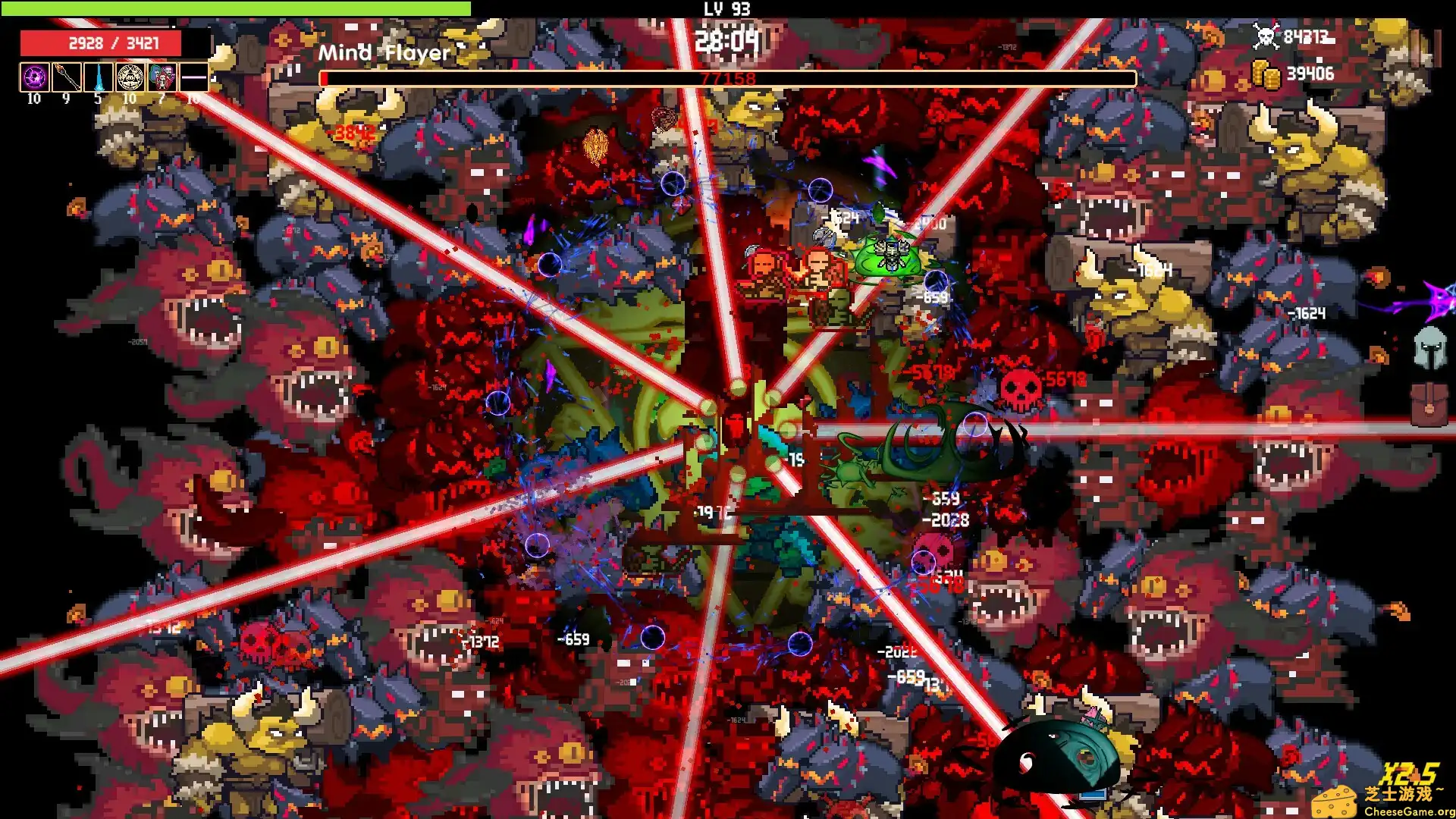Screen dimensions: 1456x819
Task: Toggle the green XP bar at the top
Action: click(x=235, y=6)
